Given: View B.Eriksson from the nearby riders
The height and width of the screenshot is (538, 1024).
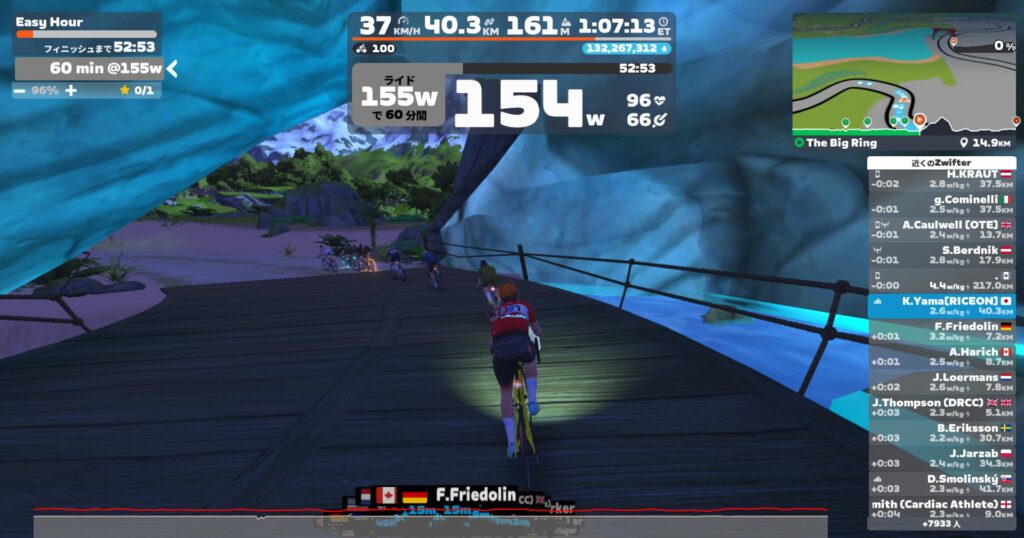Looking at the screenshot, I should (x=941, y=433).
